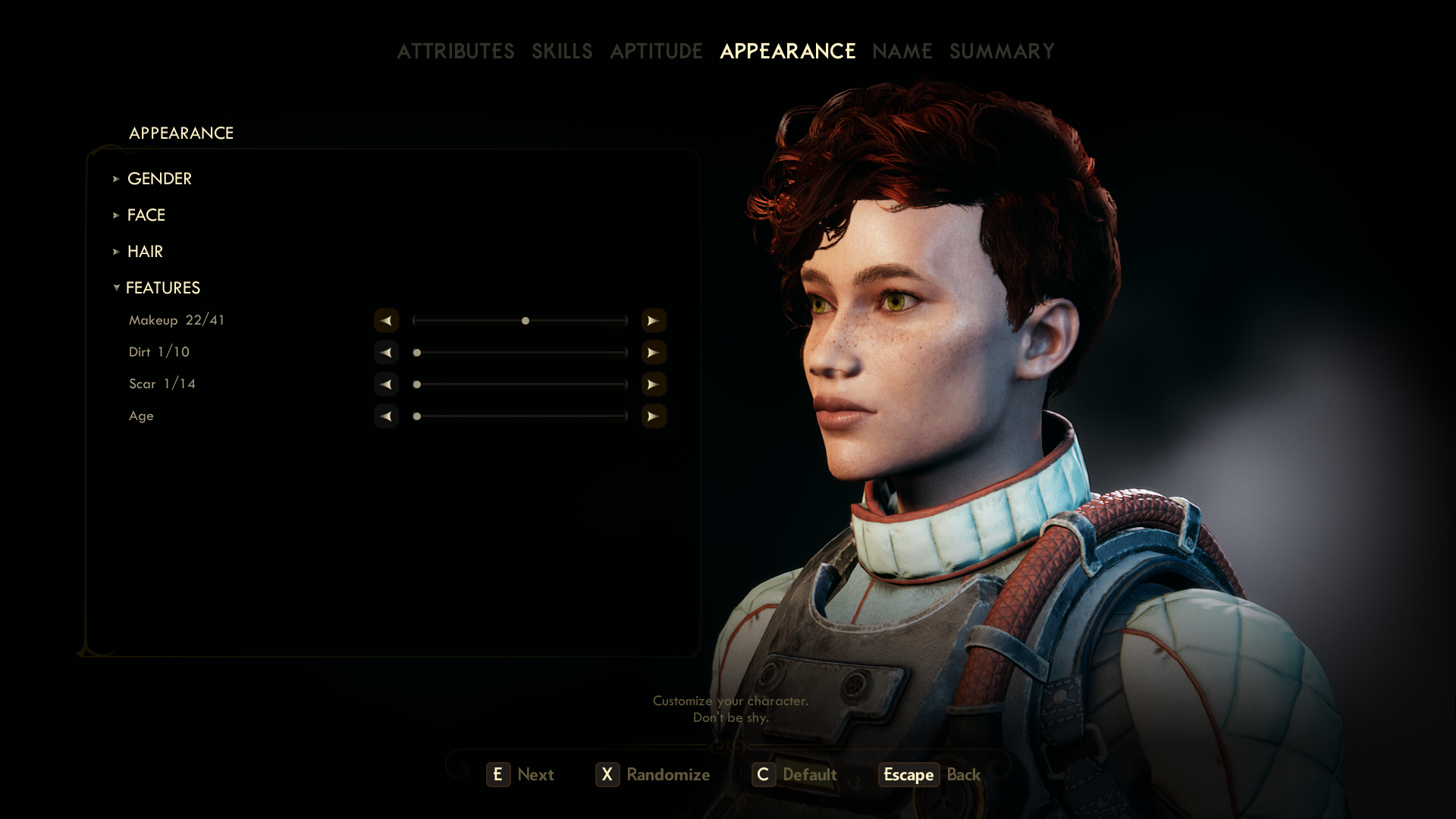Decrease Scar with the left arrow
The height and width of the screenshot is (819, 1456).
(386, 384)
